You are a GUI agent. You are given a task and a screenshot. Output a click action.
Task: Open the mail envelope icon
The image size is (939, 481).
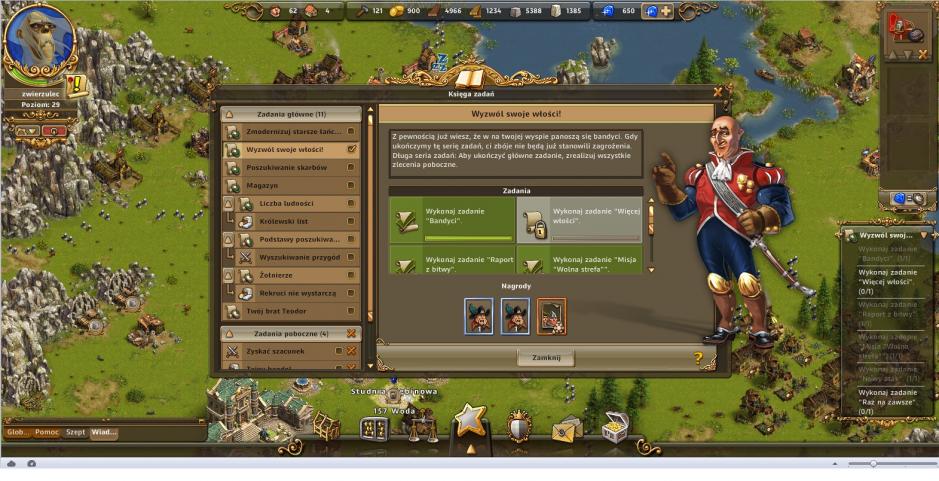point(566,428)
